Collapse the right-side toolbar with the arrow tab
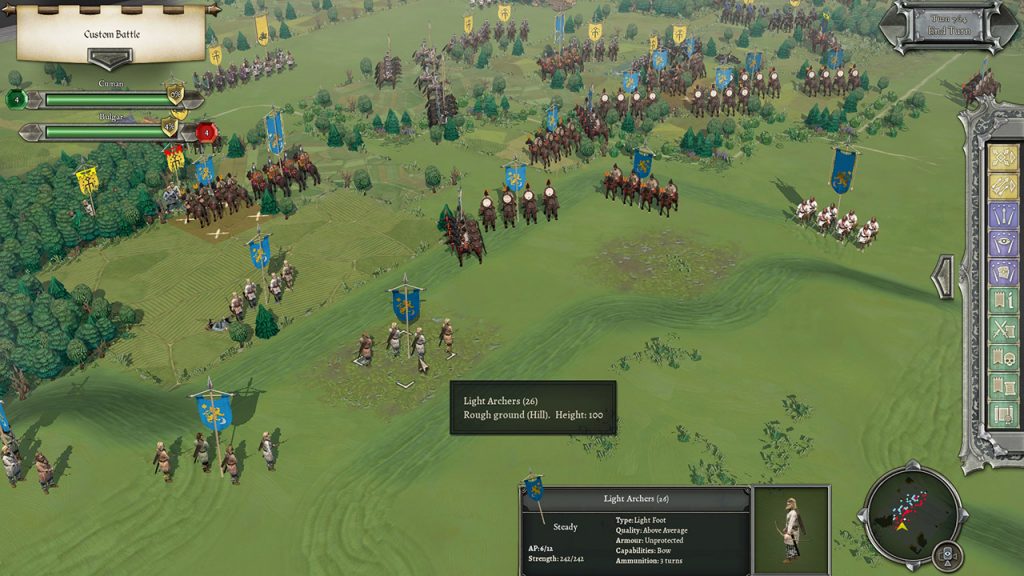 [942, 277]
